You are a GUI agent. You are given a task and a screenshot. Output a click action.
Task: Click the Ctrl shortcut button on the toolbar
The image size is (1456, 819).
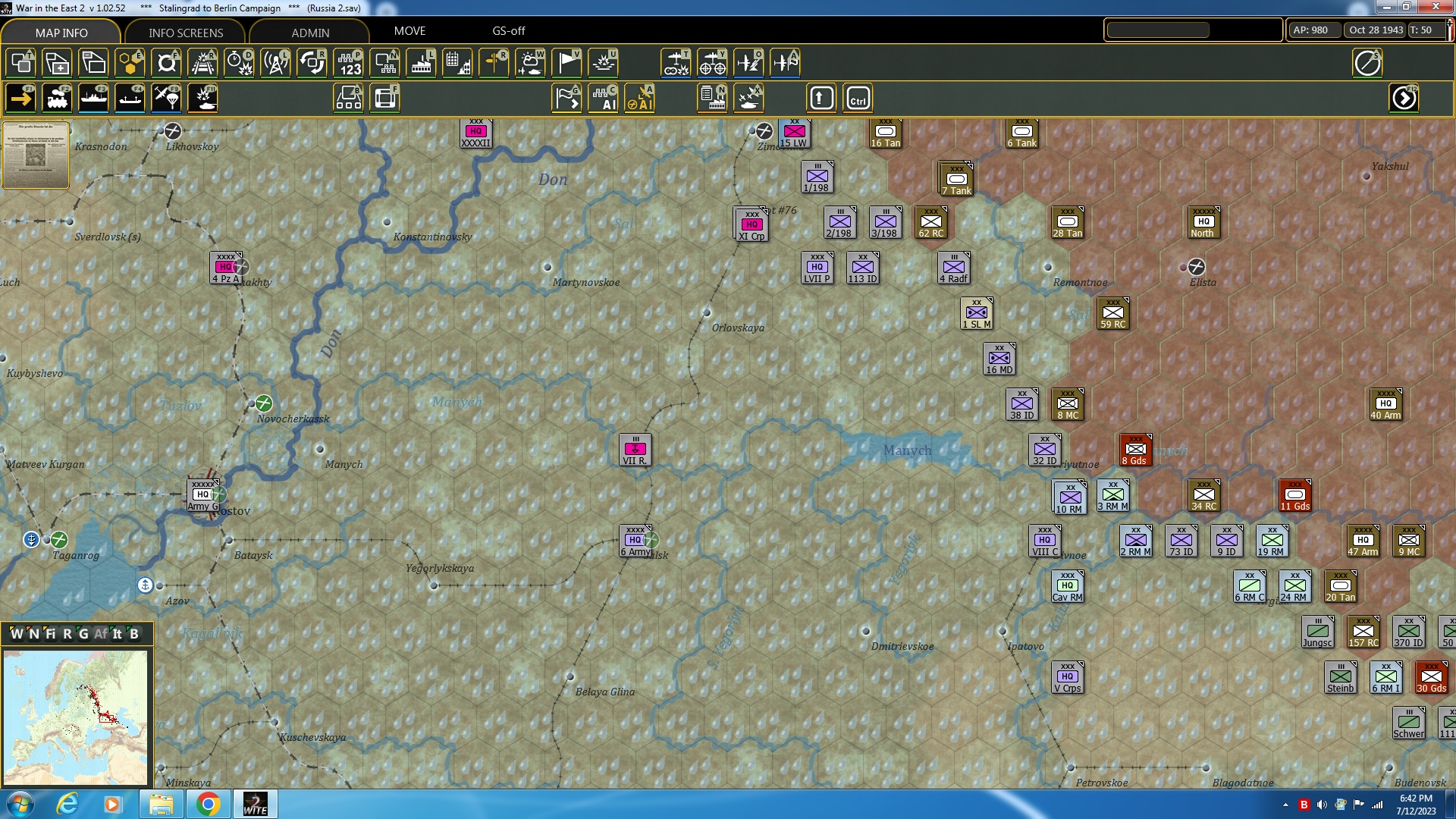(x=858, y=98)
